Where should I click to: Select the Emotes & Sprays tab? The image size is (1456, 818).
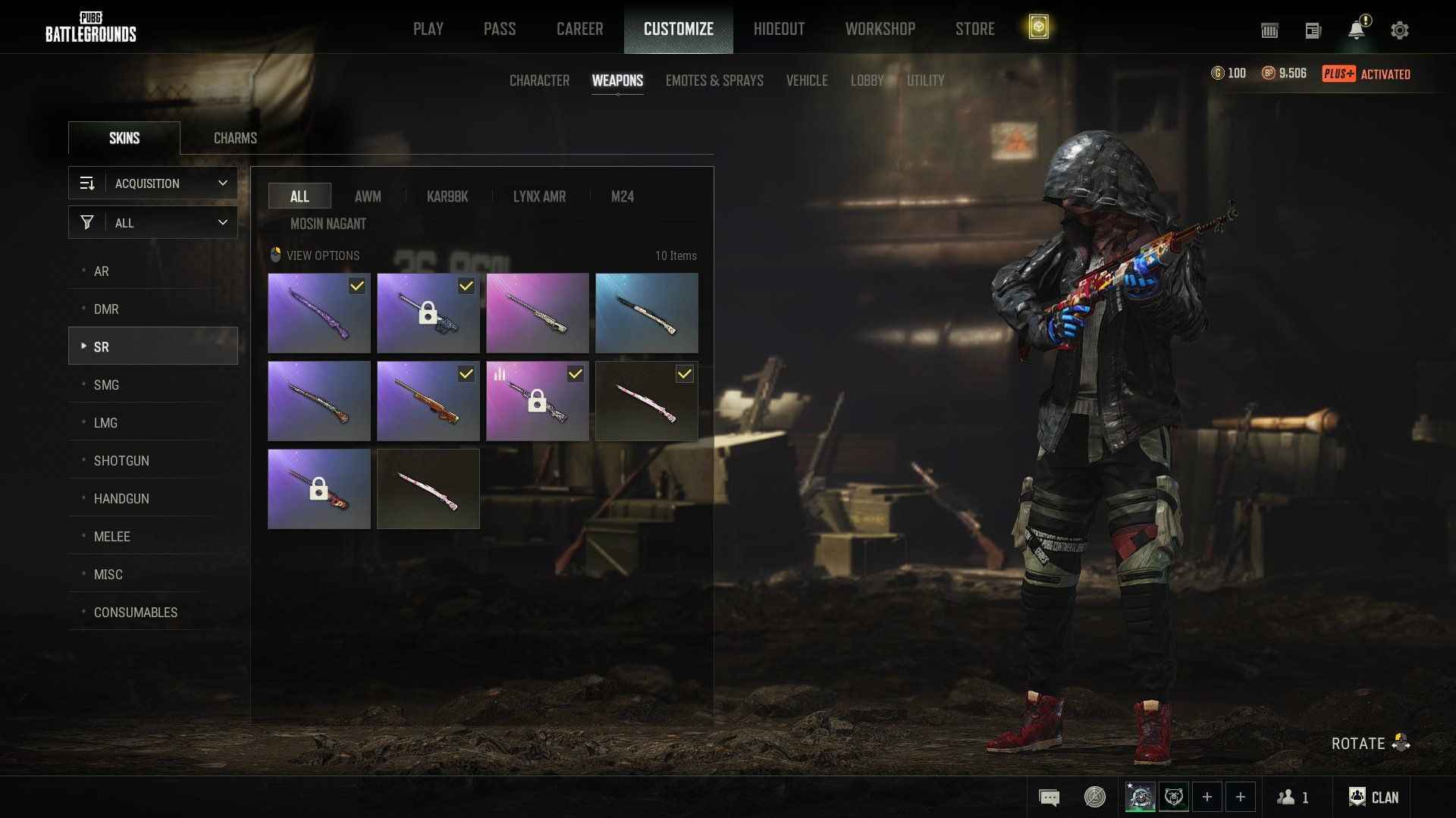tap(714, 80)
